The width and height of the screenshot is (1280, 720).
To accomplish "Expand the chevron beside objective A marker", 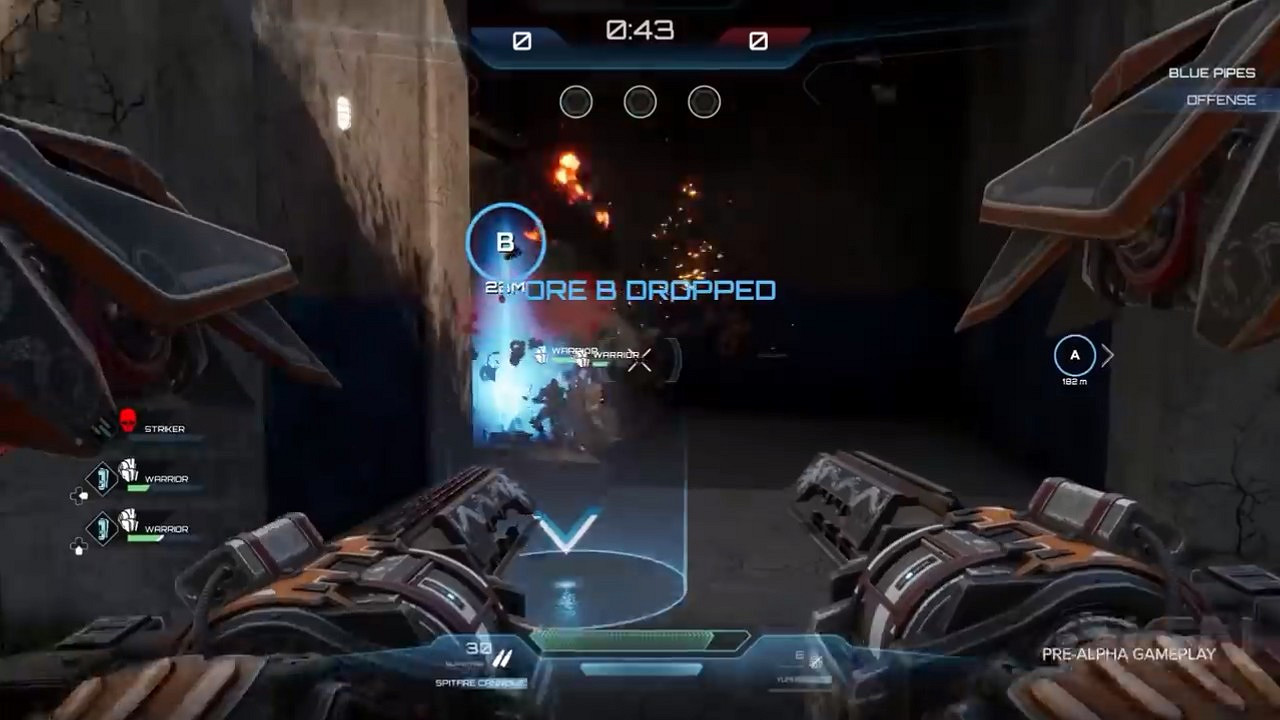I will [1108, 354].
